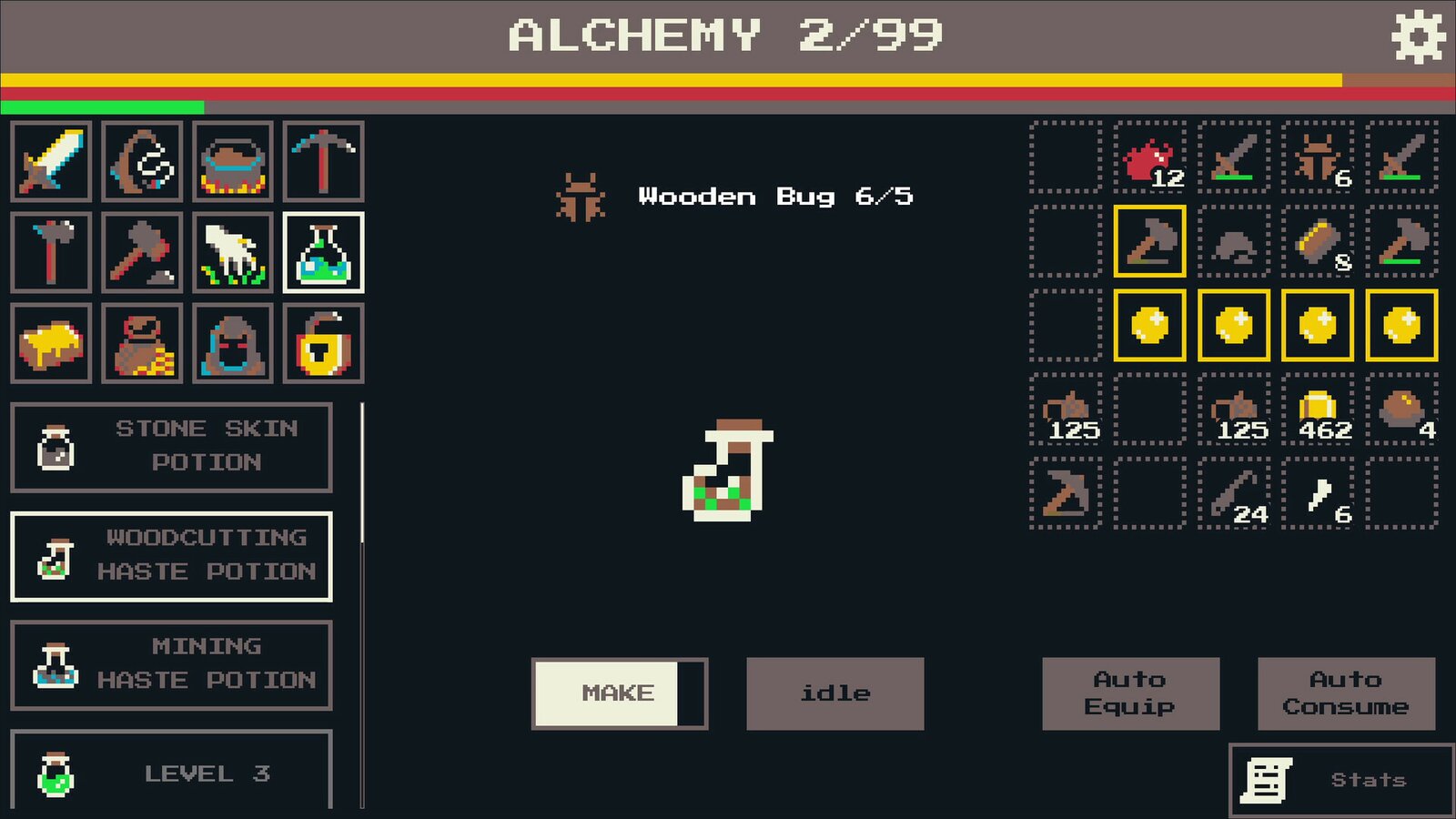The image size is (1456, 819).
Task: Switch to idle mode
Action: (834, 693)
